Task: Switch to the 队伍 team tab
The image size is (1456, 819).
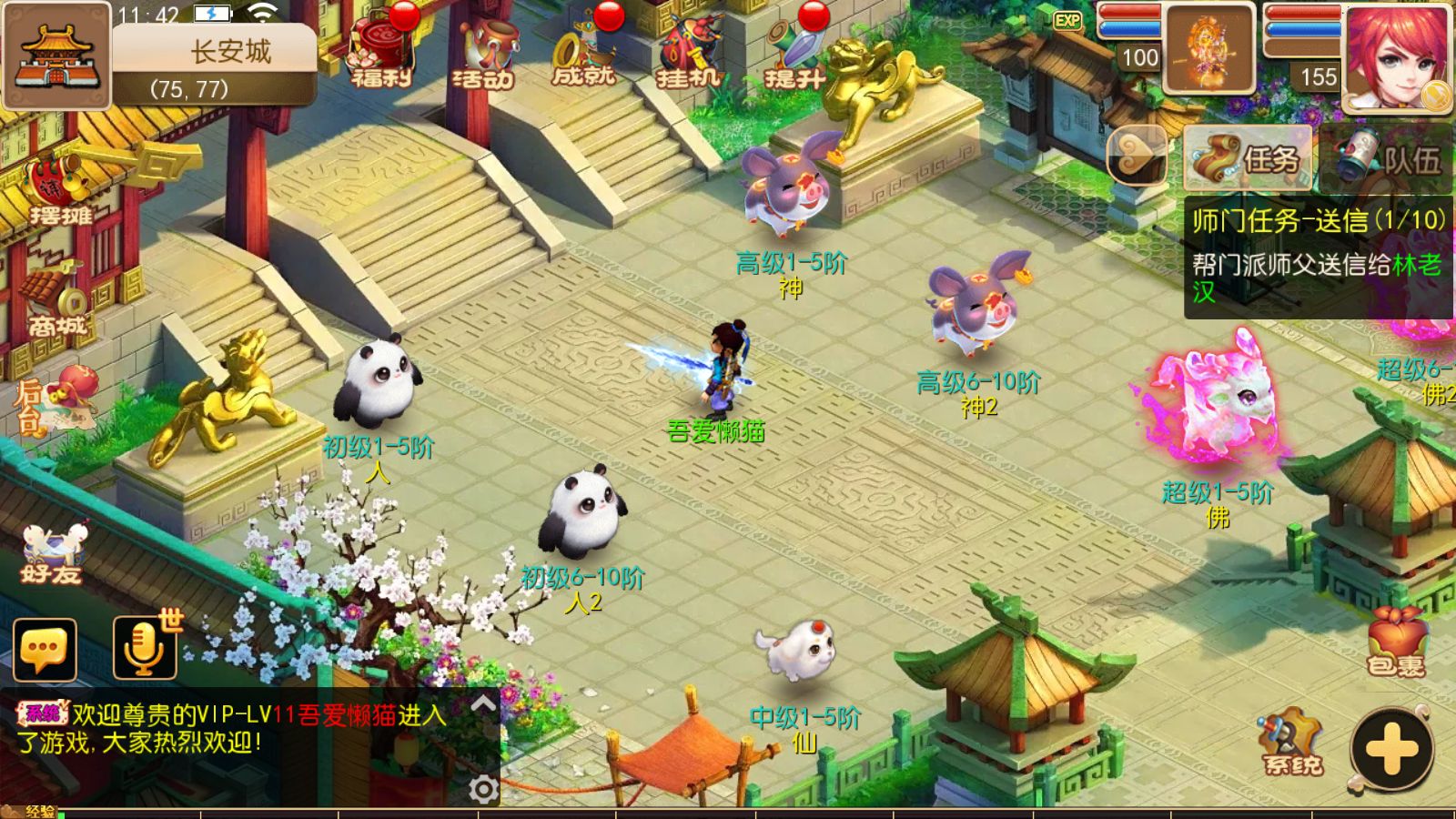Action: tap(1388, 159)
